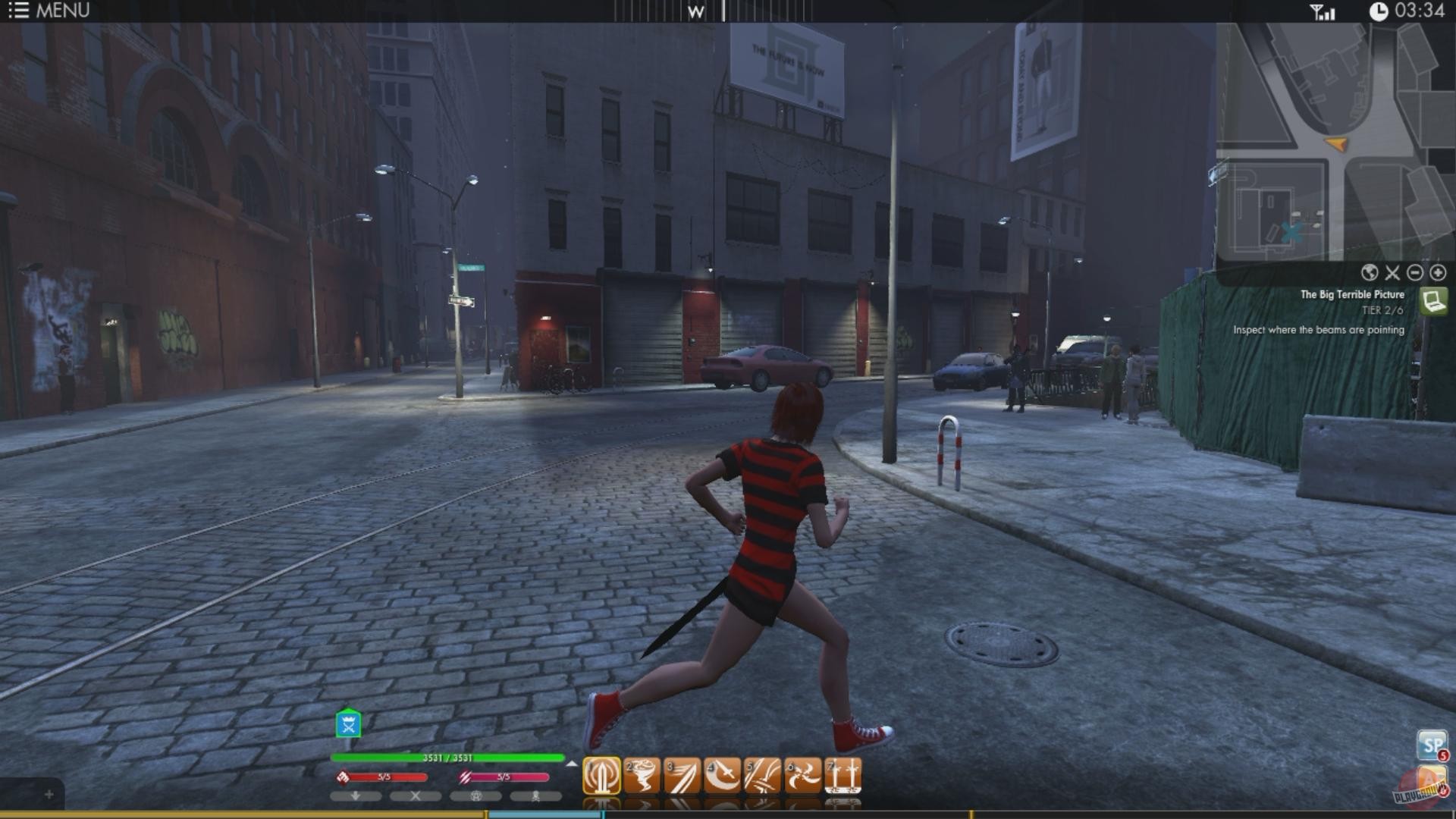
Task: Toggle the crossed-swords PvP filter near the minimap
Action: [1393, 274]
